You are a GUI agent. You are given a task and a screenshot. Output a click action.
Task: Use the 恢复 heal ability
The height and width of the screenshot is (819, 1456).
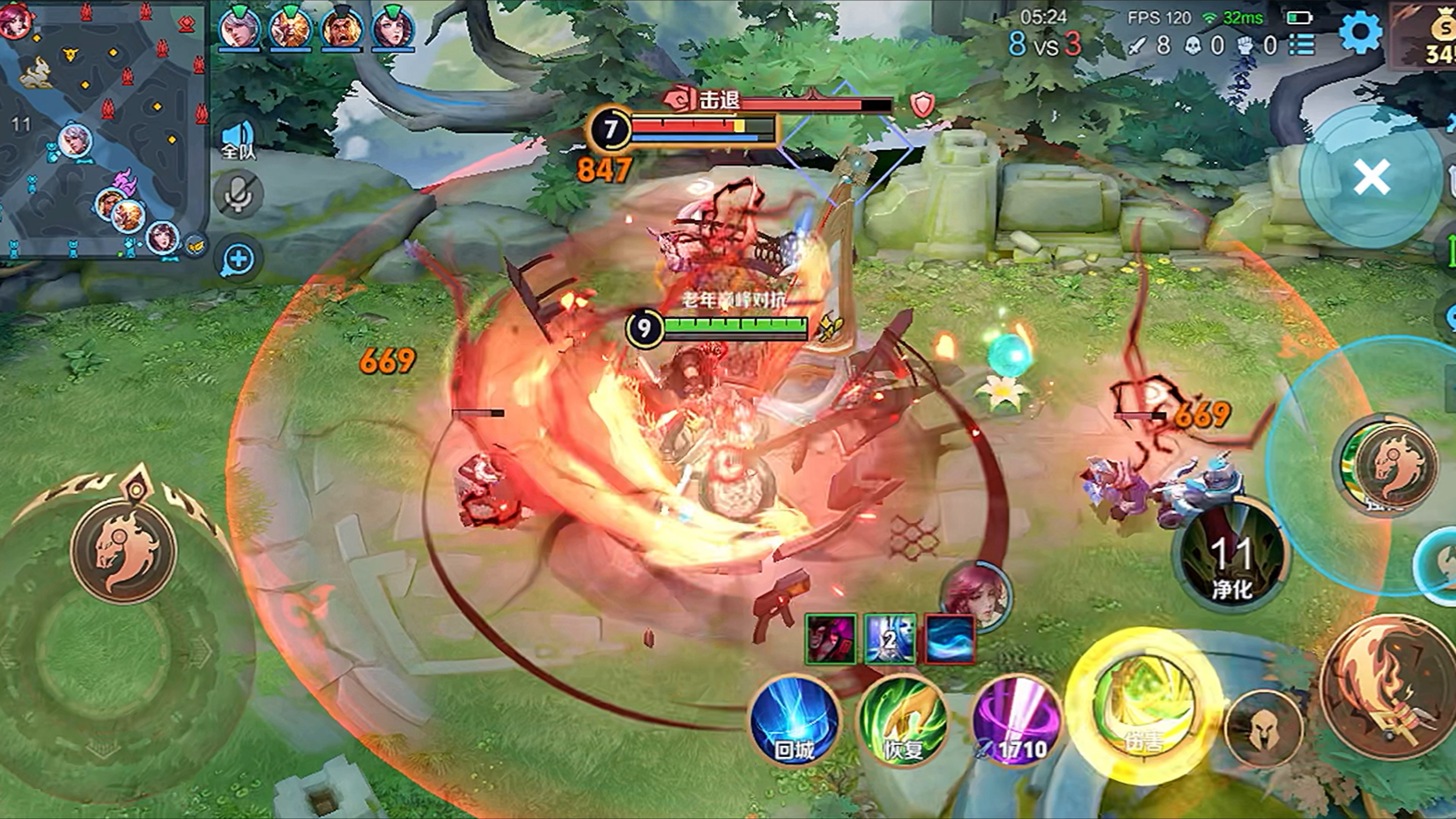(903, 721)
